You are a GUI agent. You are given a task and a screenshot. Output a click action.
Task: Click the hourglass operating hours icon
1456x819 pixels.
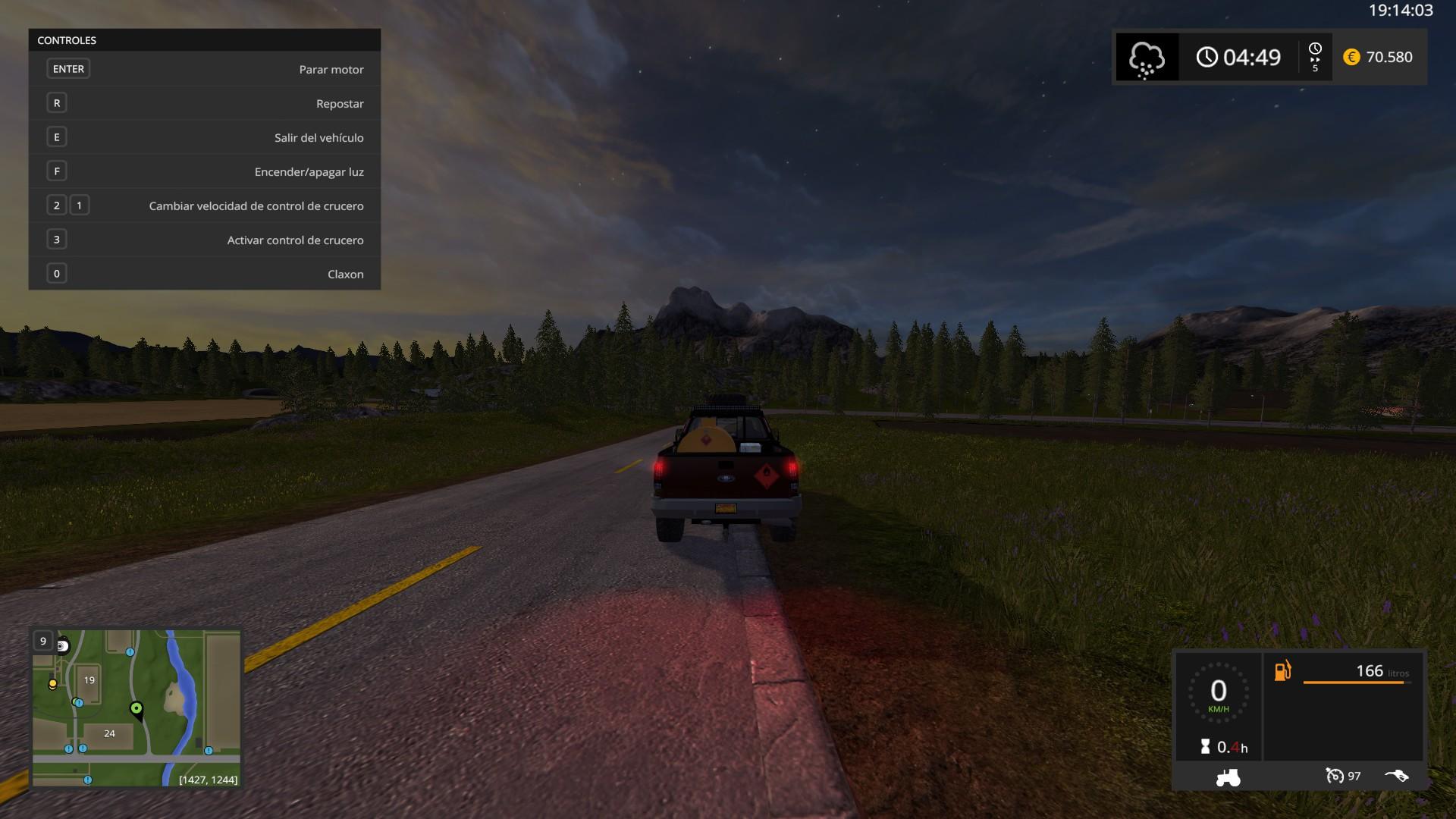click(1206, 747)
